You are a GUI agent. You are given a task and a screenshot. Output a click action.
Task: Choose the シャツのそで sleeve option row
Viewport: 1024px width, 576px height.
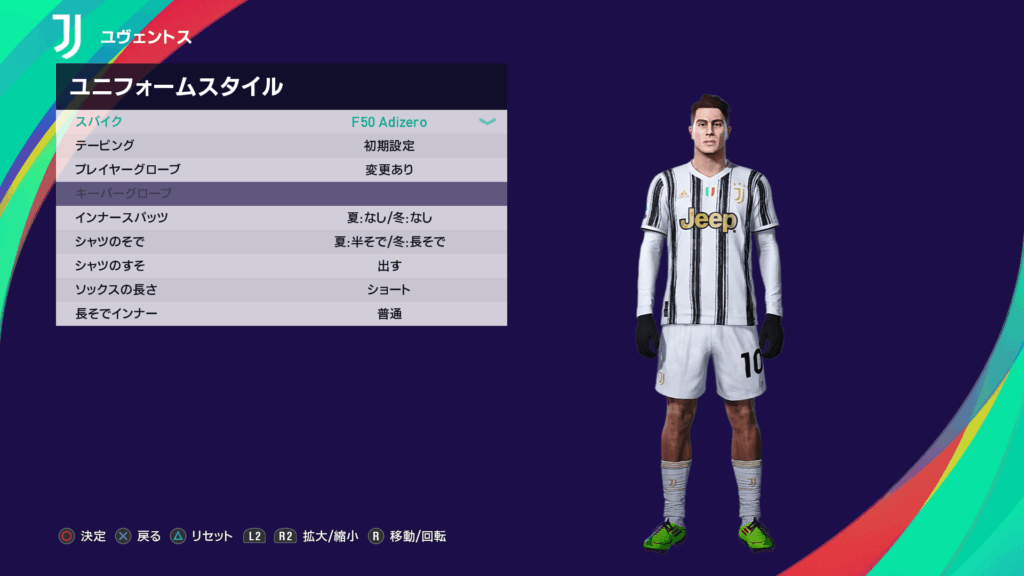pyautogui.click(x=280, y=242)
